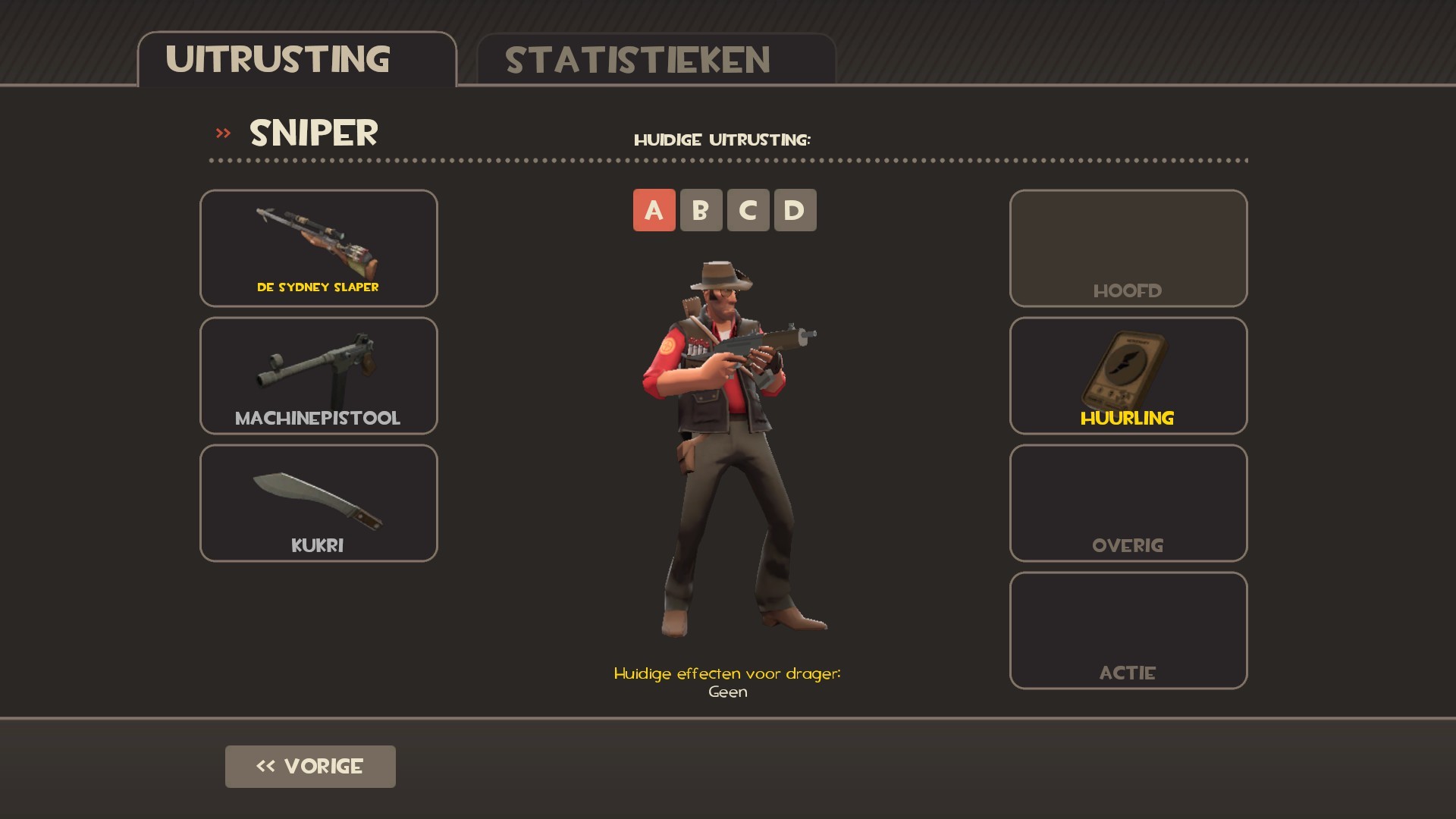Open the empty ACTIE action slot
Screen dimensions: 1456x819
pyautogui.click(x=1128, y=629)
